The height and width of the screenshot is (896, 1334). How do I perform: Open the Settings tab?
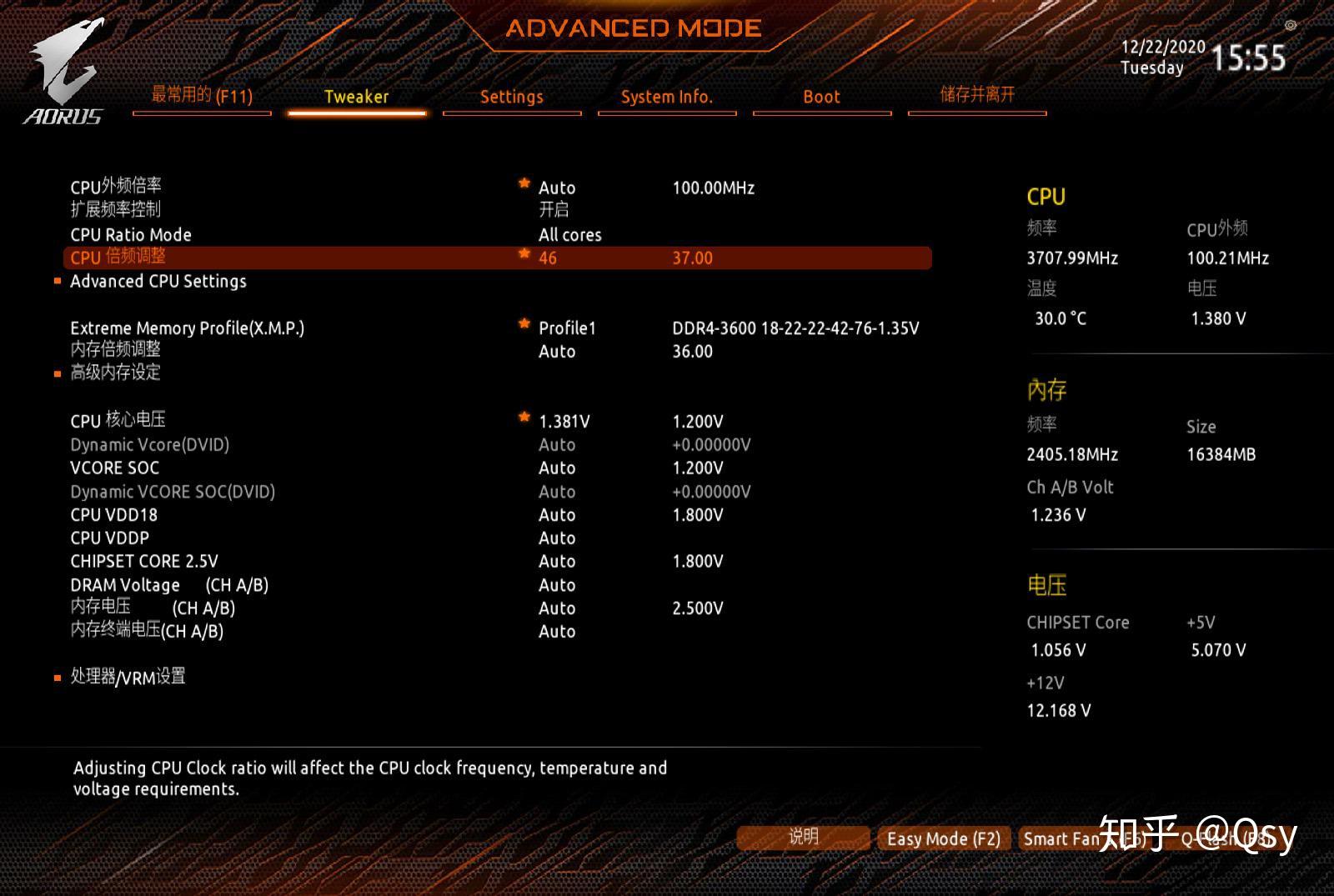(x=511, y=97)
